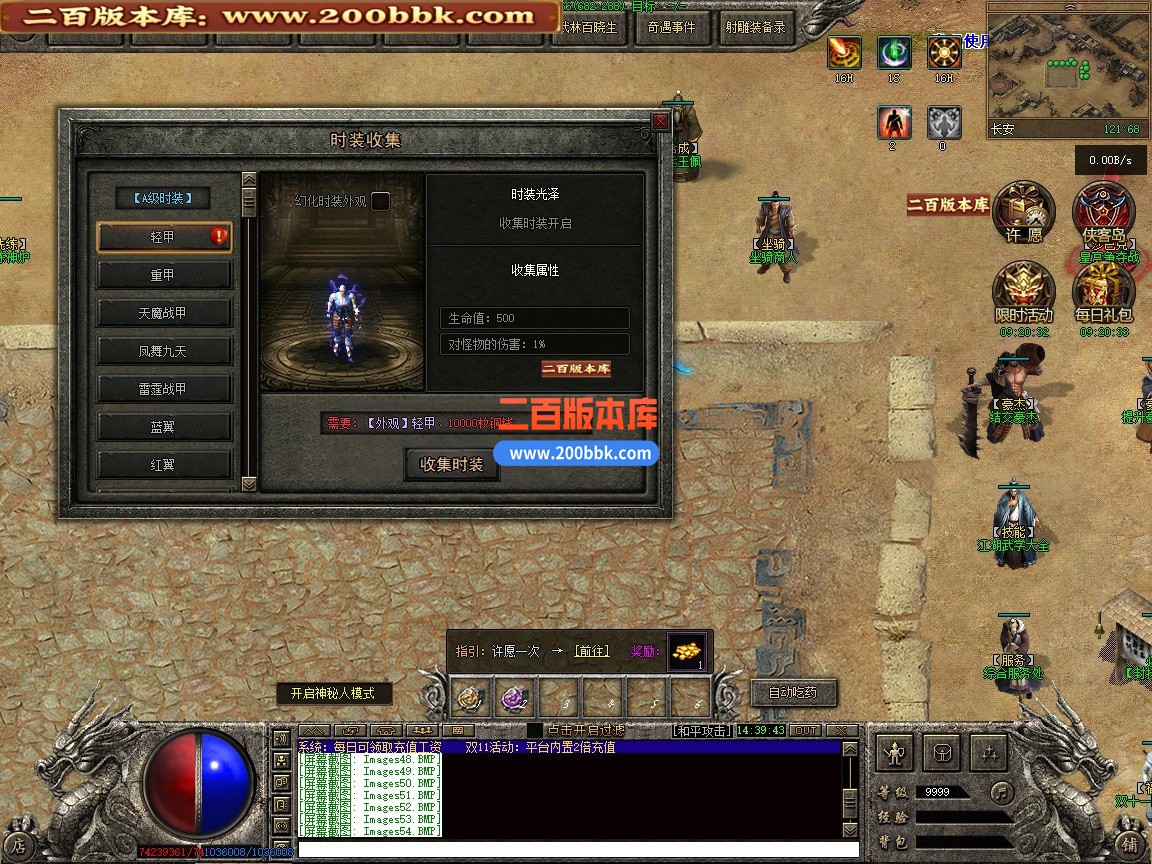Activate 开启神秘人模式 button

[334, 693]
